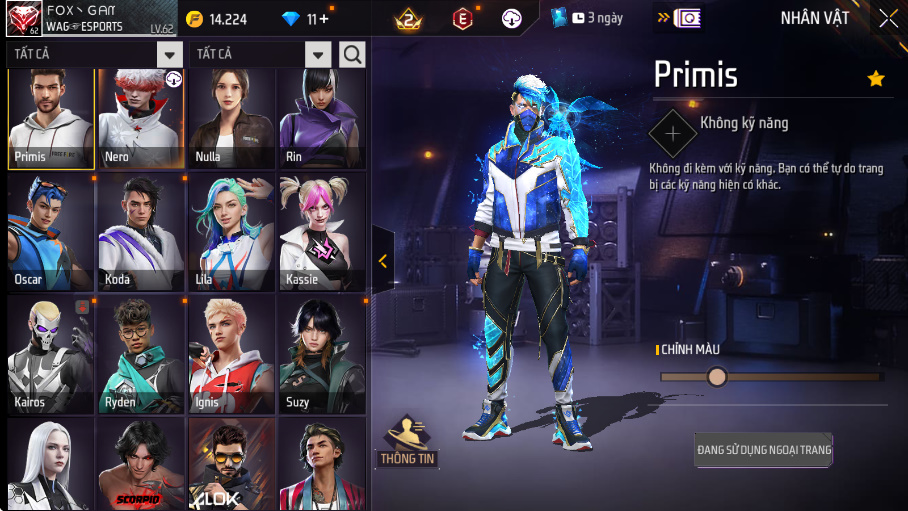The height and width of the screenshot is (511, 908).
Task: Select the Primis character tile
Action: coord(51,119)
